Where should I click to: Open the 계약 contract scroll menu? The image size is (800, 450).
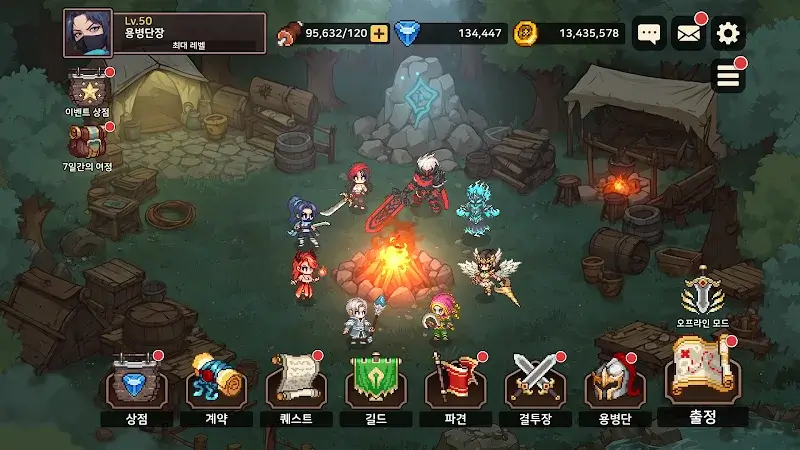pyautogui.click(x=214, y=382)
